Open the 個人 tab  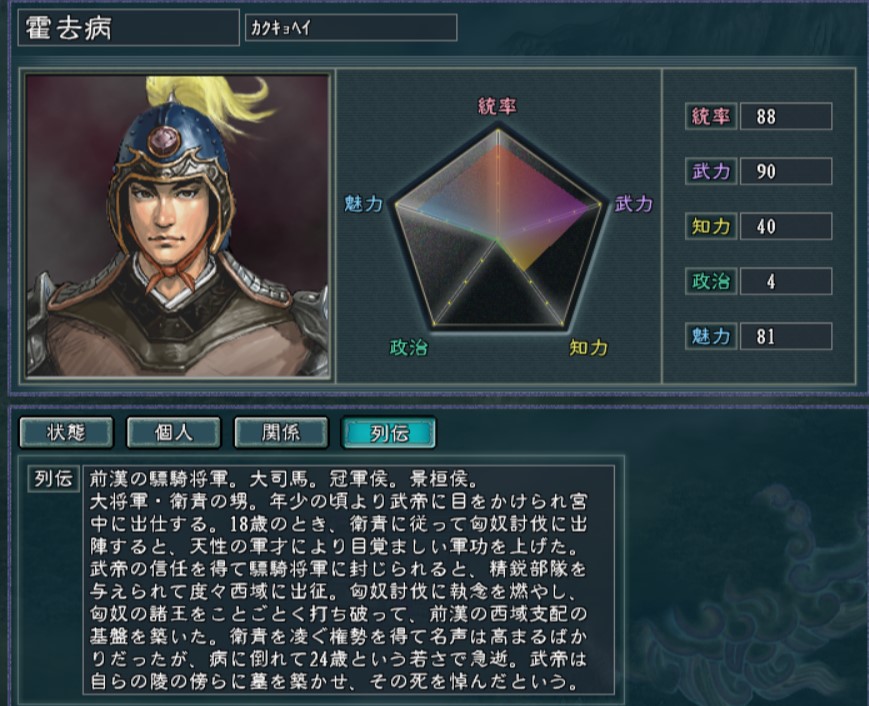tap(174, 433)
